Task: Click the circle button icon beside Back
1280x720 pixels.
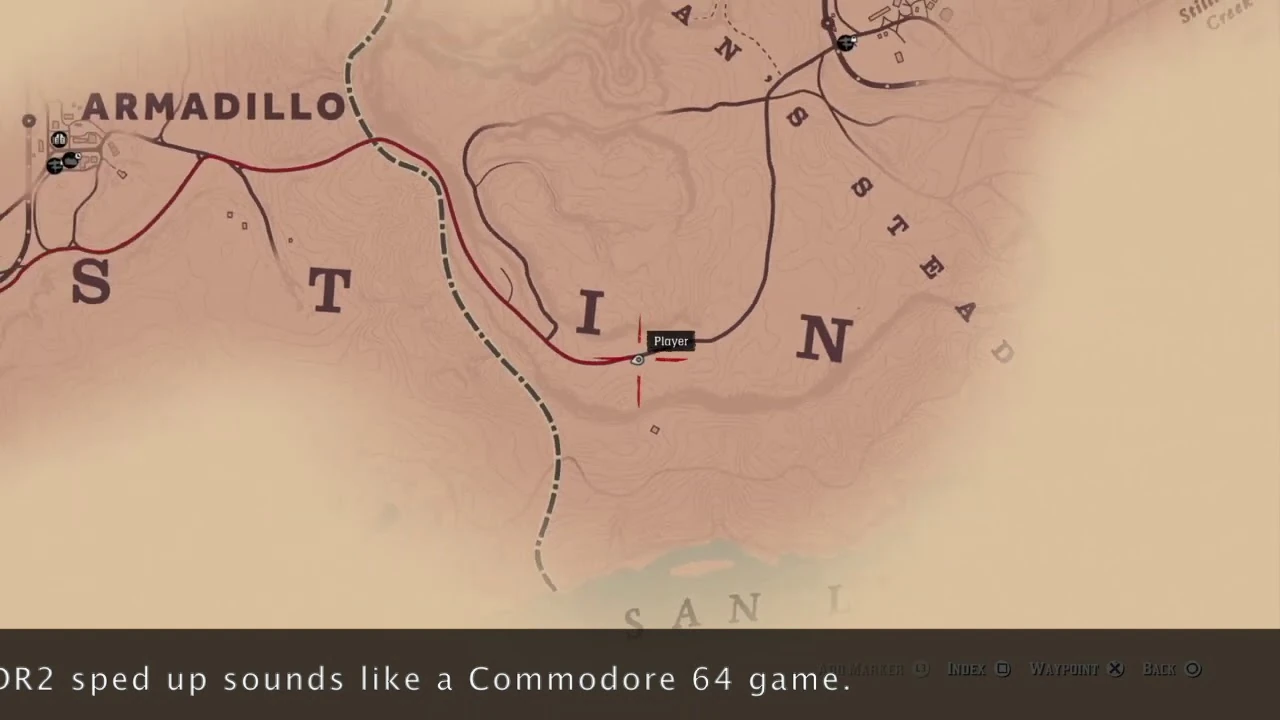Action: pos(1190,669)
